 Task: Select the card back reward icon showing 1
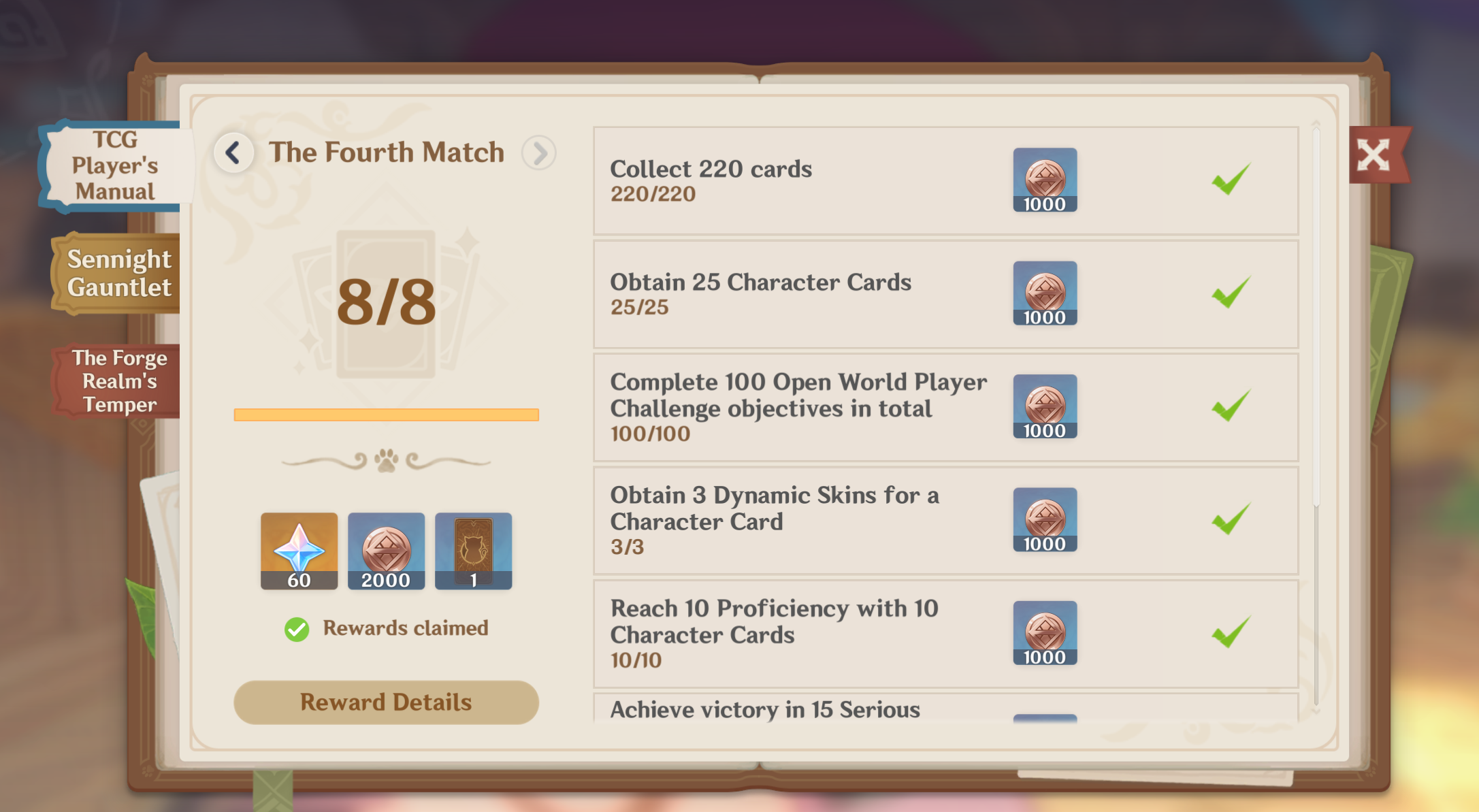click(473, 551)
